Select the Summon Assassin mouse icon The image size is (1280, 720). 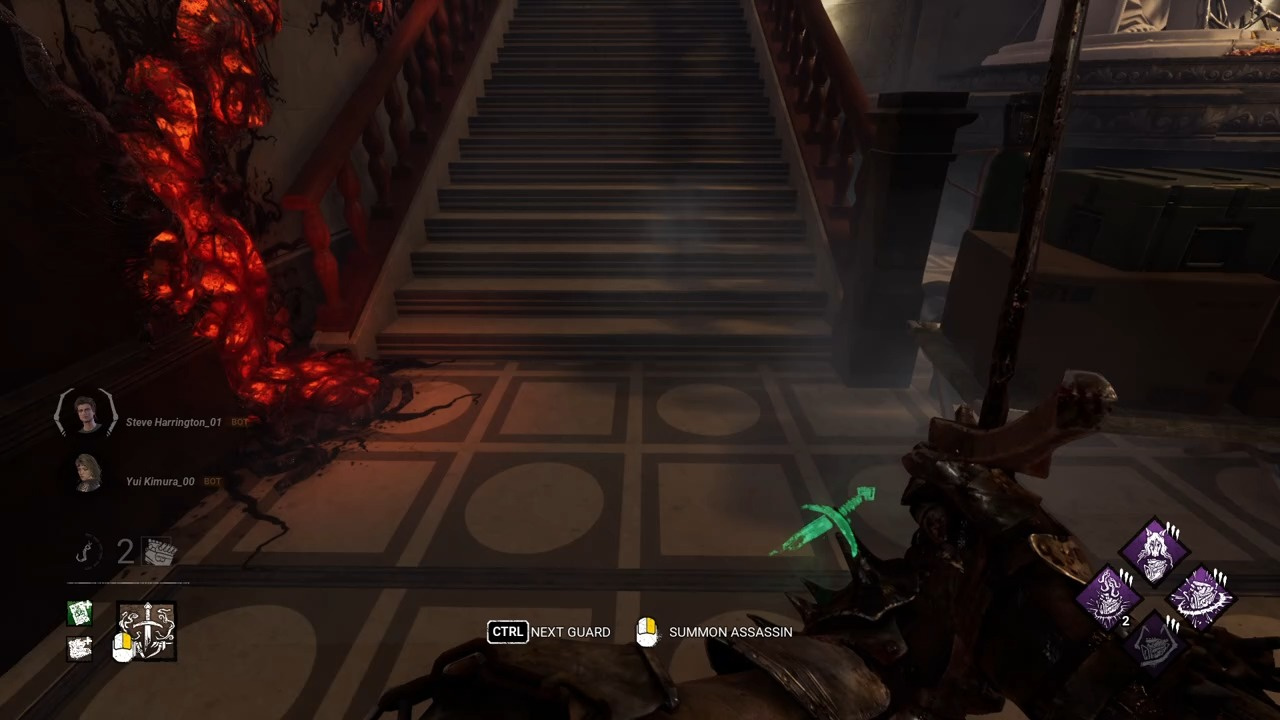click(x=647, y=631)
